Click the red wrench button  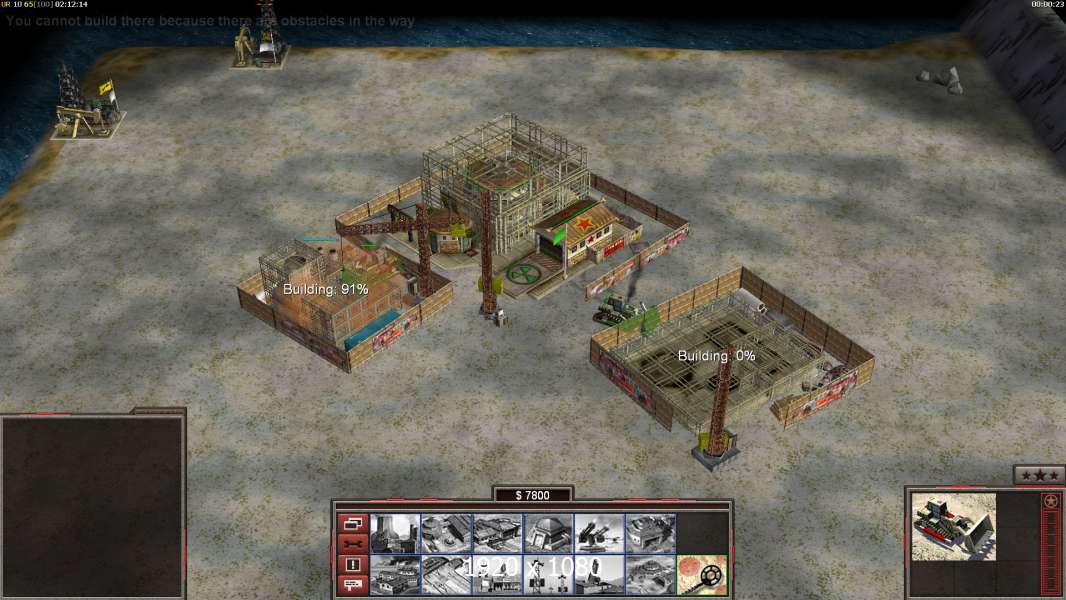[352, 544]
